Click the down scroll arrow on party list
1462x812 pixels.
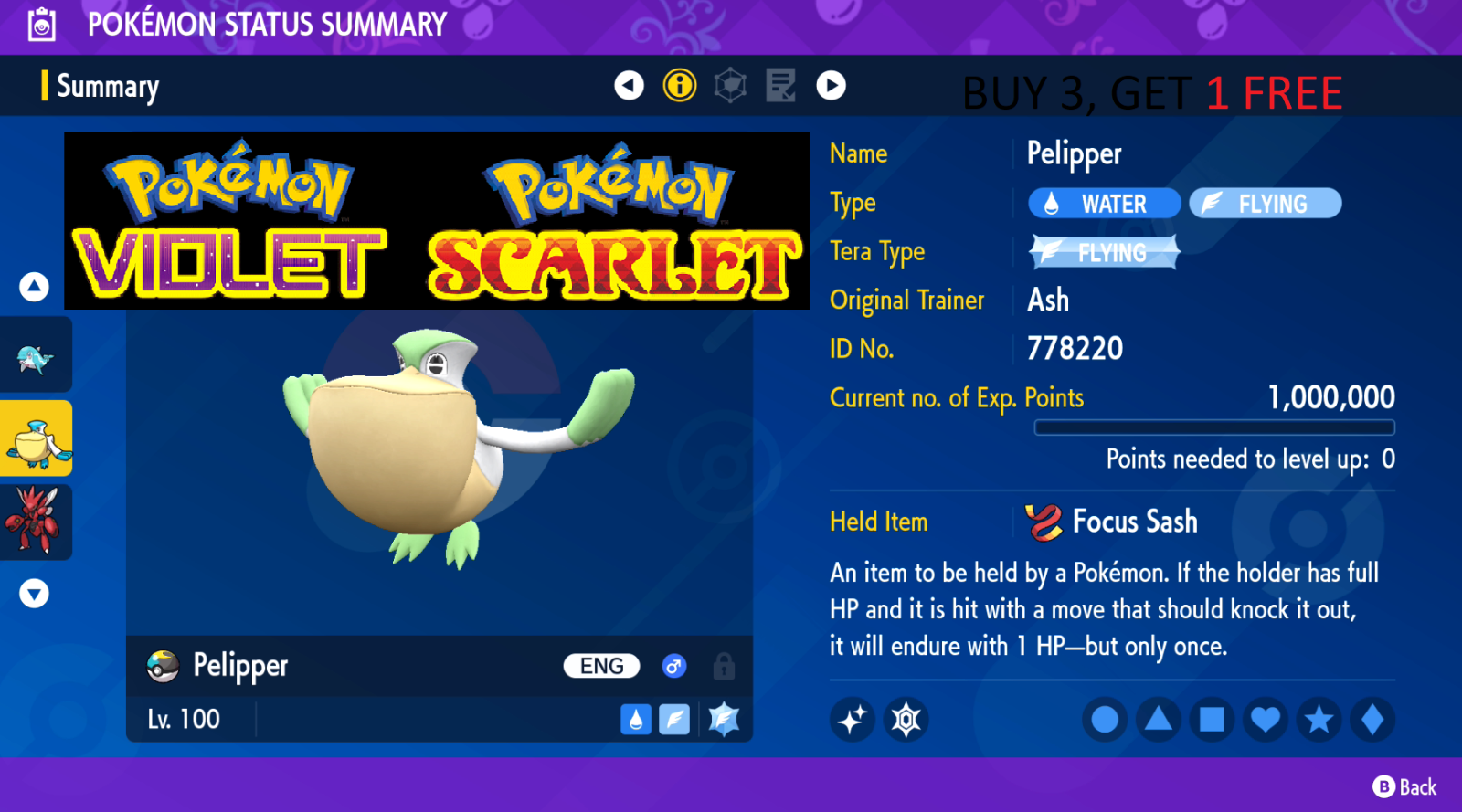34,593
